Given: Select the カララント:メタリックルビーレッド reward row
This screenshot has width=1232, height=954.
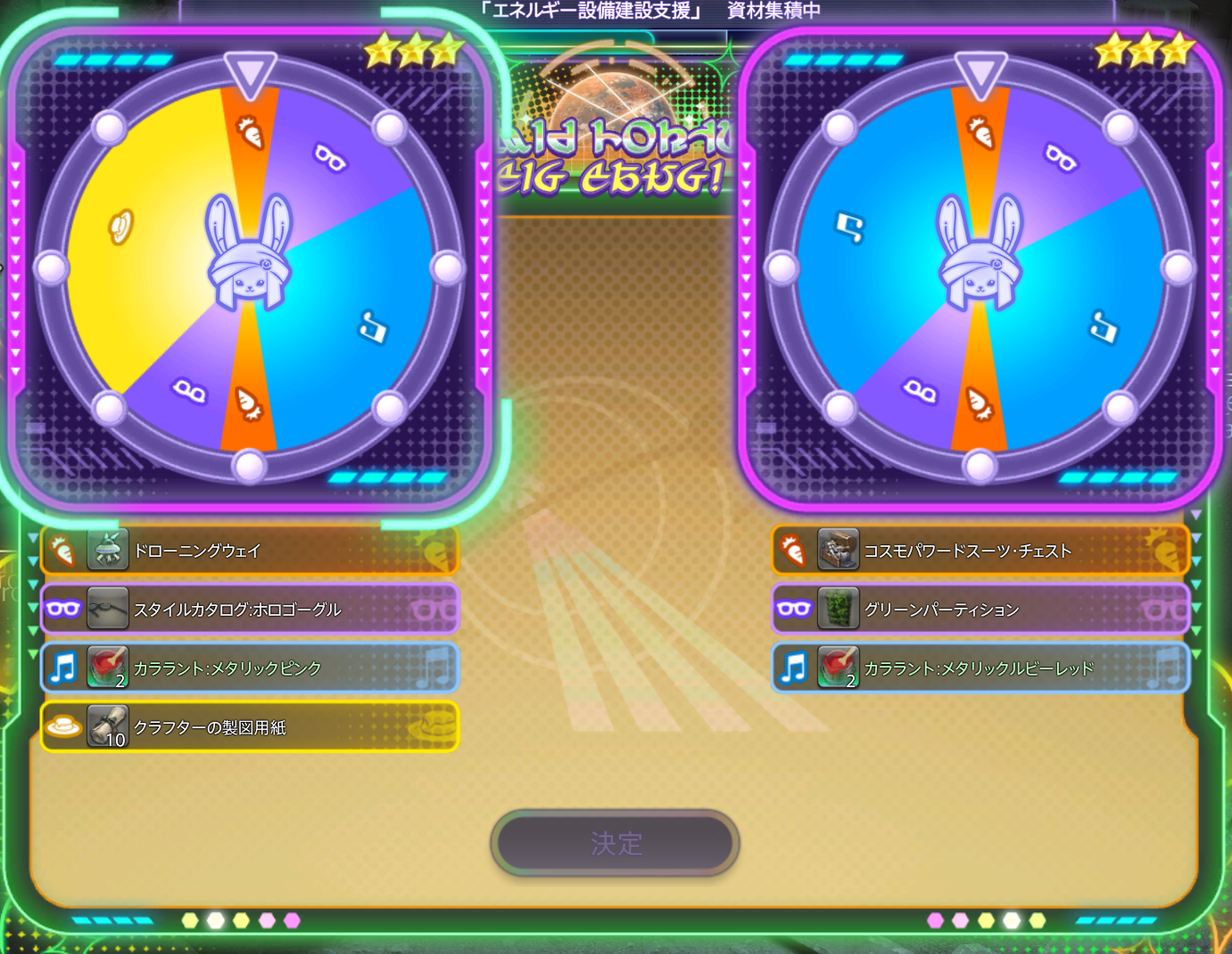Looking at the screenshot, I should (x=980, y=668).
